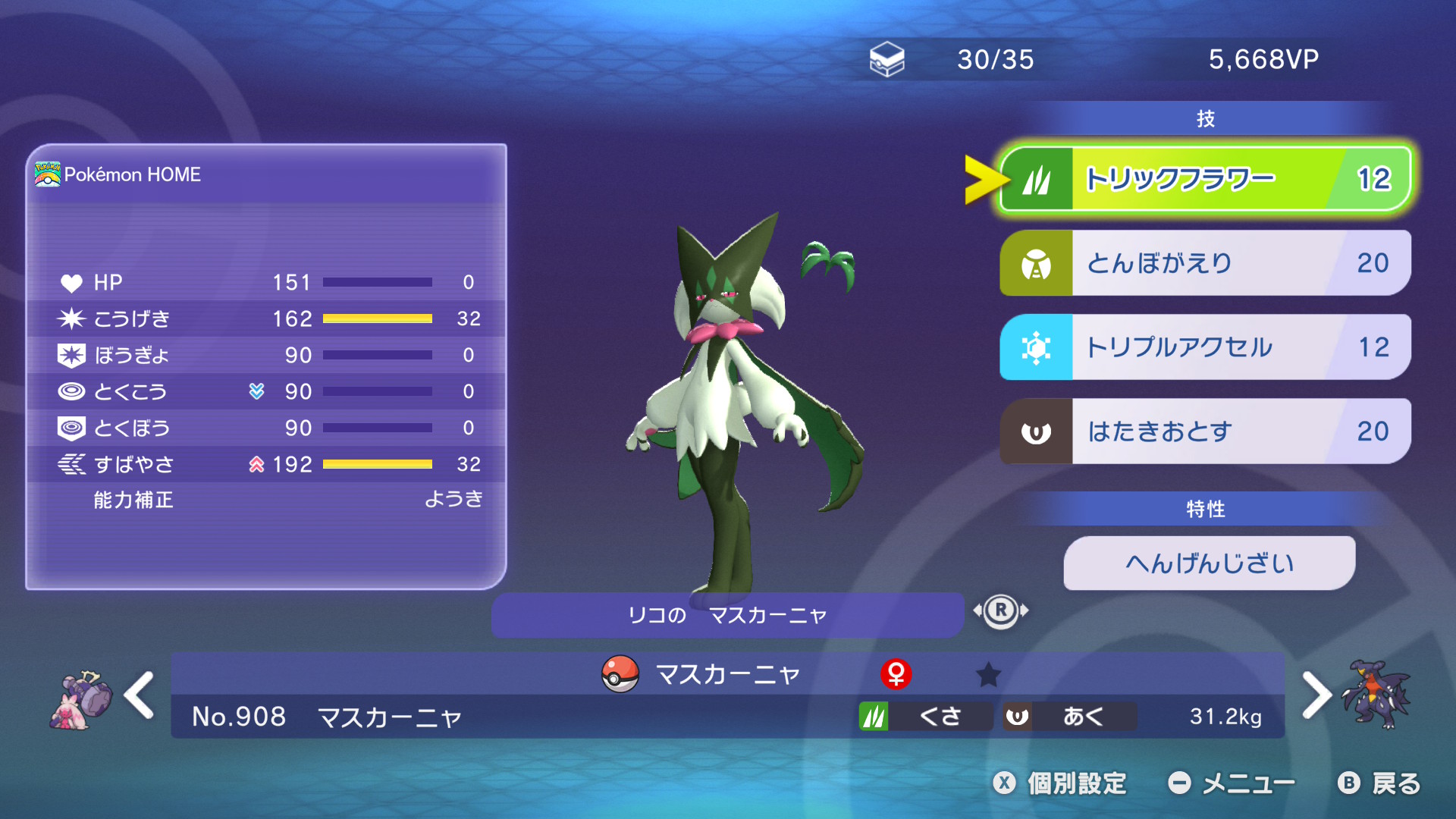This screenshot has width=1456, height=819.
Task: Select the トリプルアクセル move
Action: coord(1206,347)
